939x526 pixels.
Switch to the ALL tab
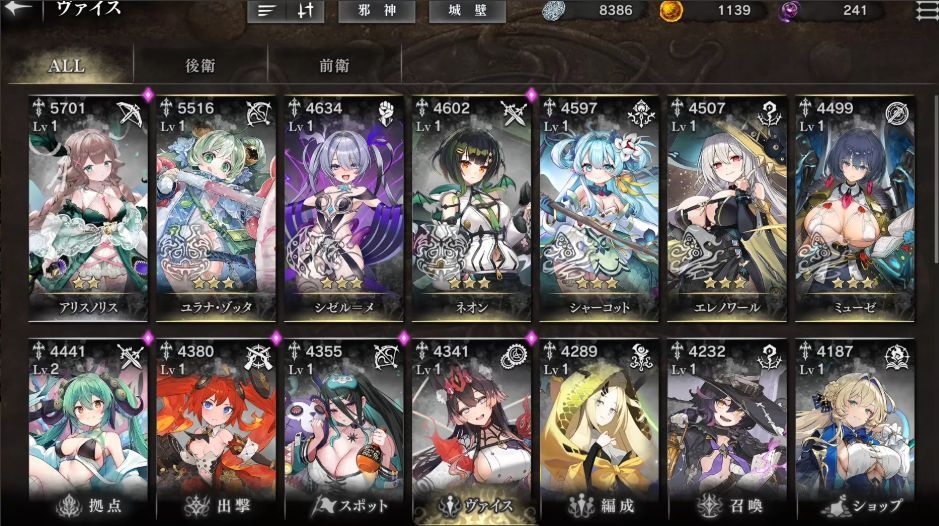(67, 66)
